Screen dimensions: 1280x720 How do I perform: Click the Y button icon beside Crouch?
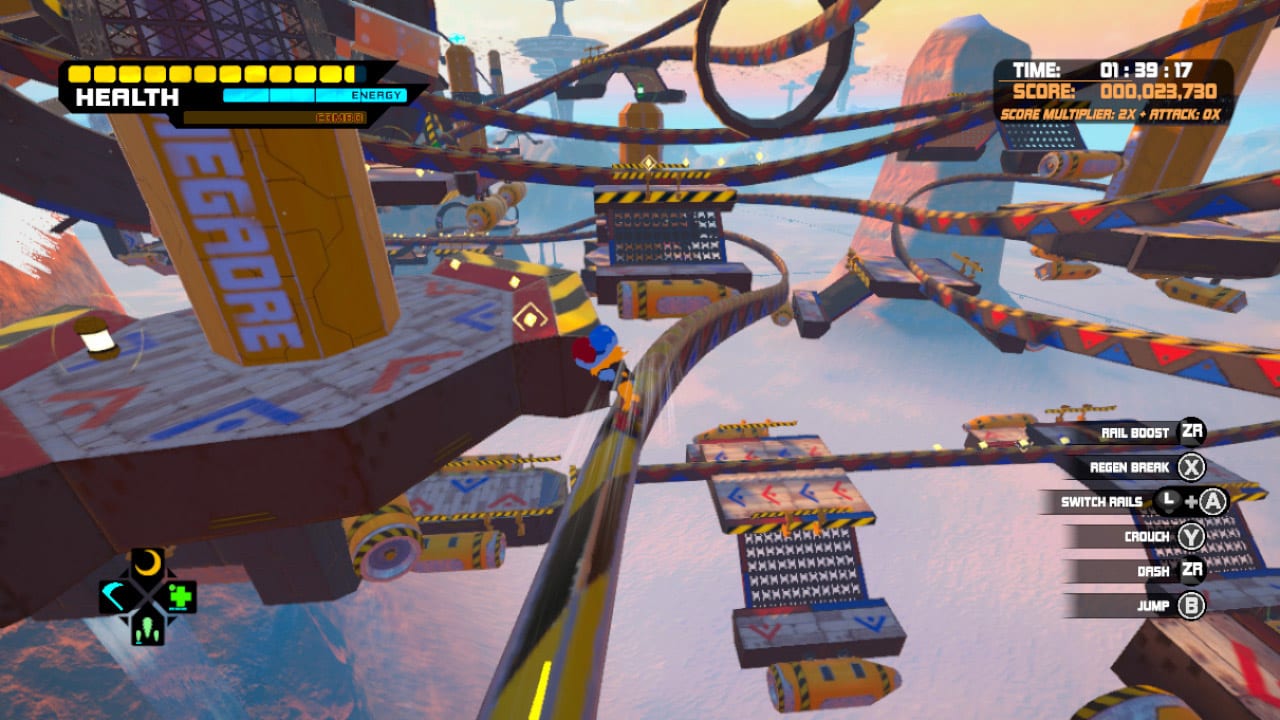[x=1191, y=537]
